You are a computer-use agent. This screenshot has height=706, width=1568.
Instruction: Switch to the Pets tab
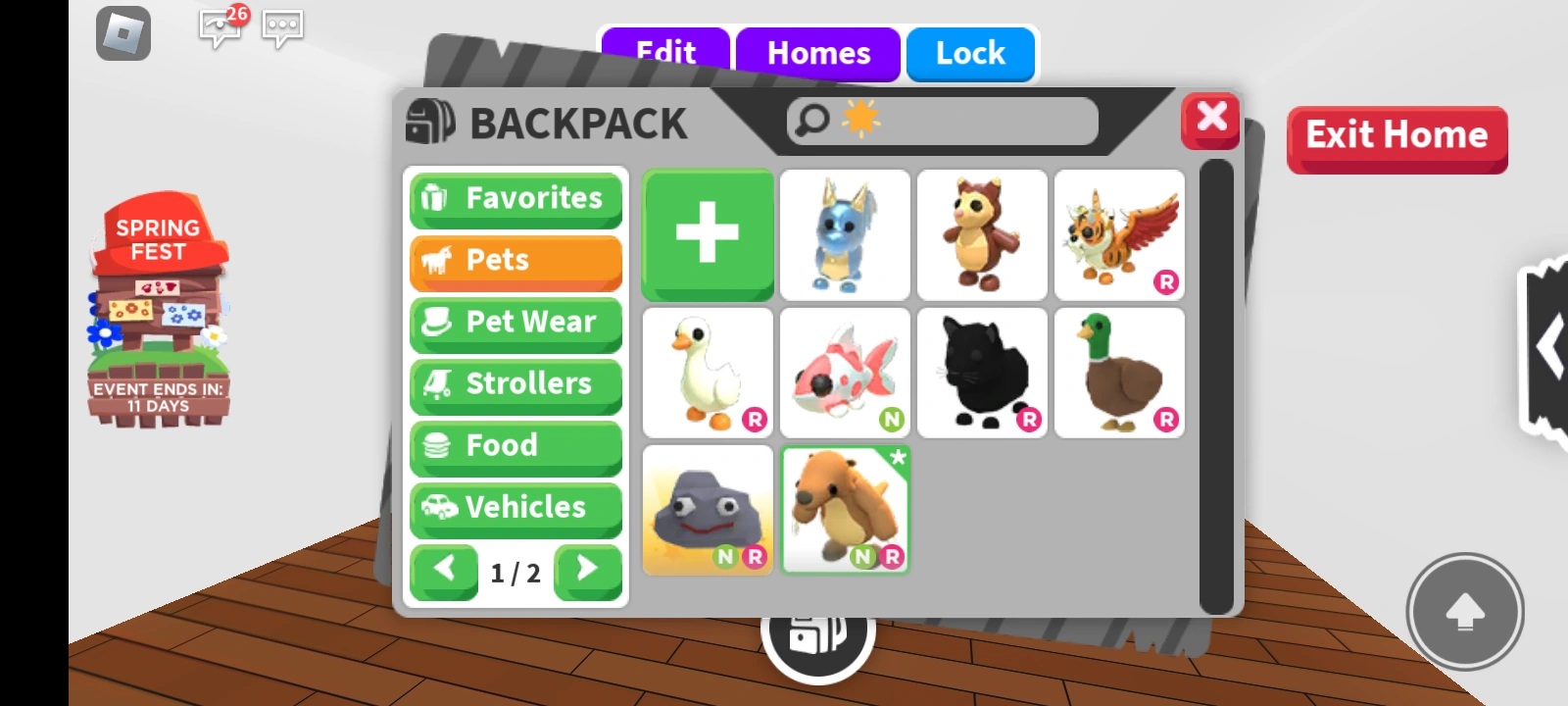515,260
